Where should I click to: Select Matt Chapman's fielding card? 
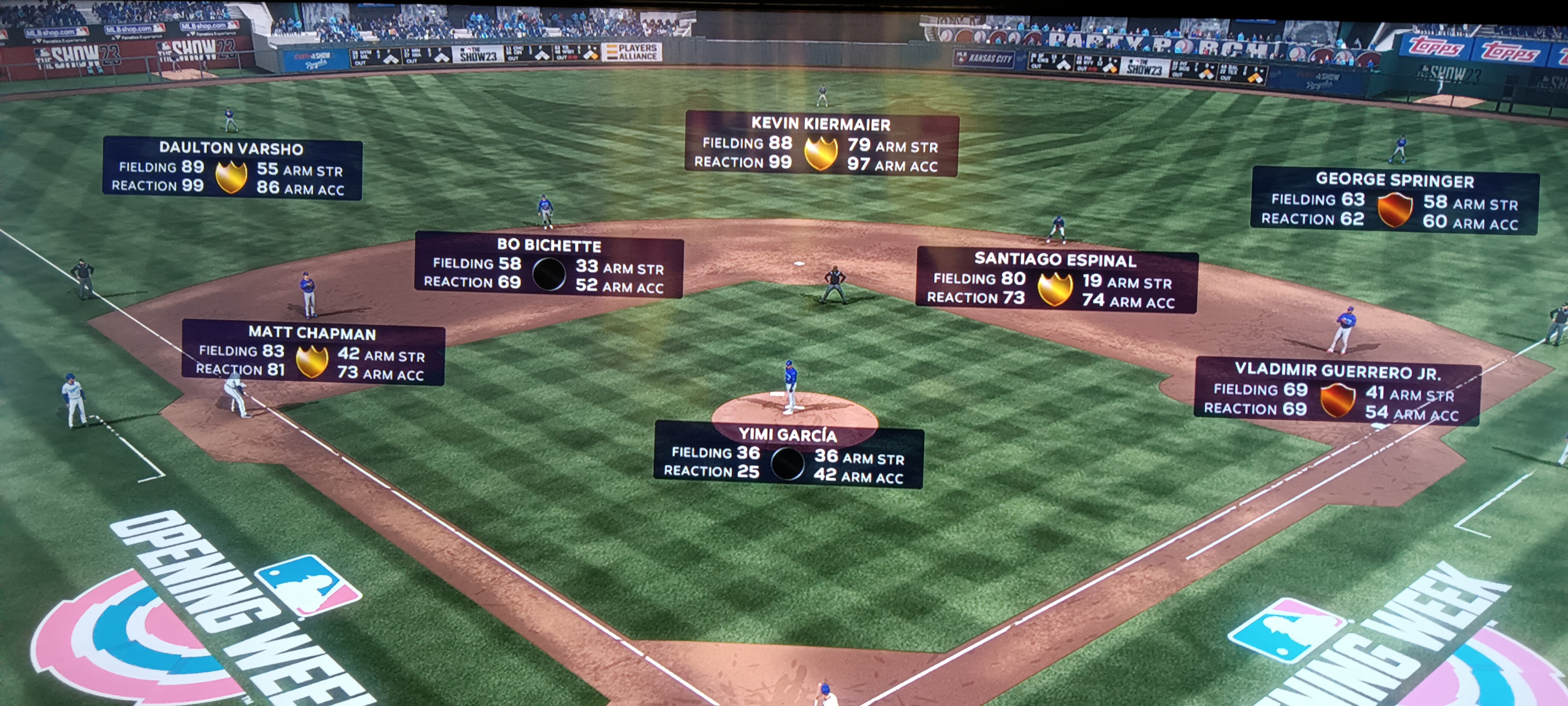click(313, 353)
